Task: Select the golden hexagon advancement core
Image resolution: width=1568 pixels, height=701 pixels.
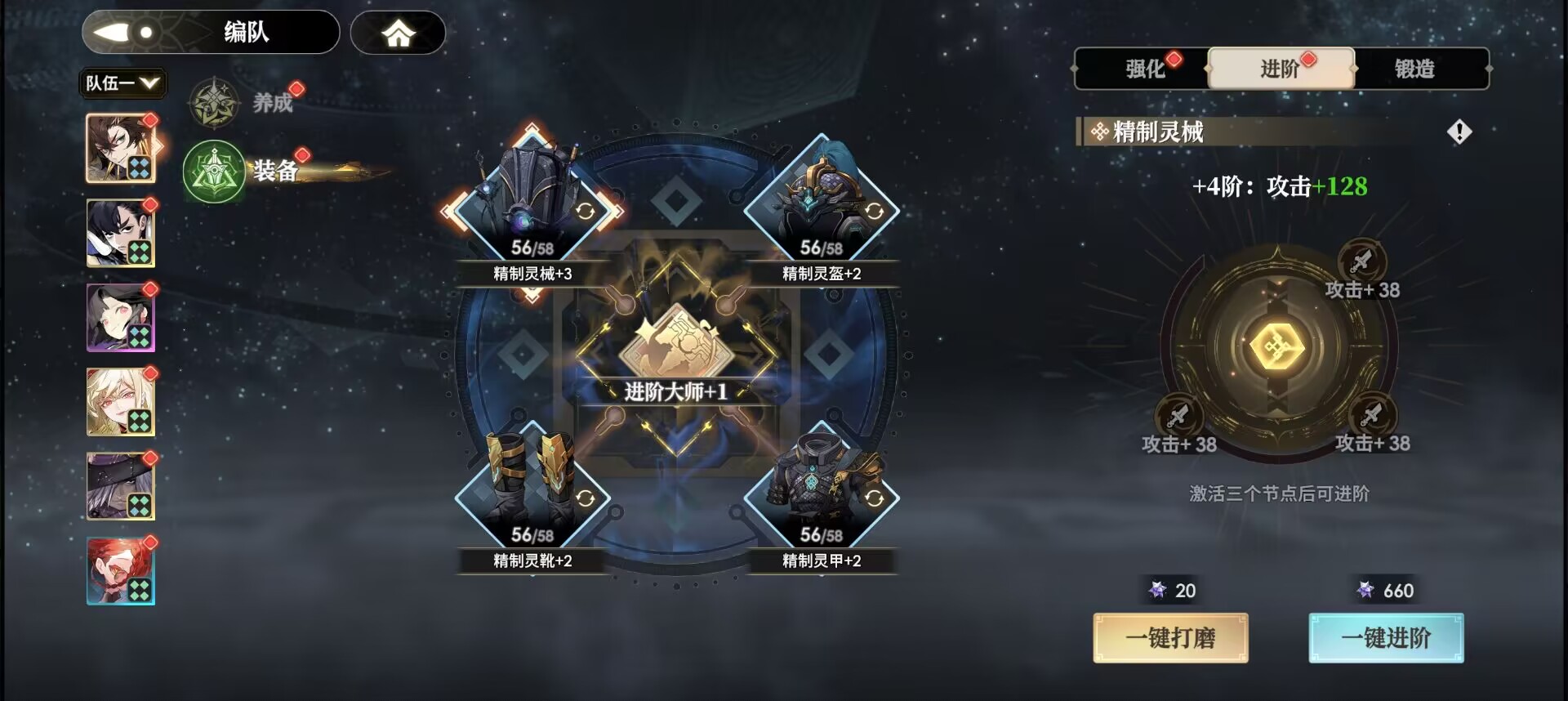Action: point(1277,348)
